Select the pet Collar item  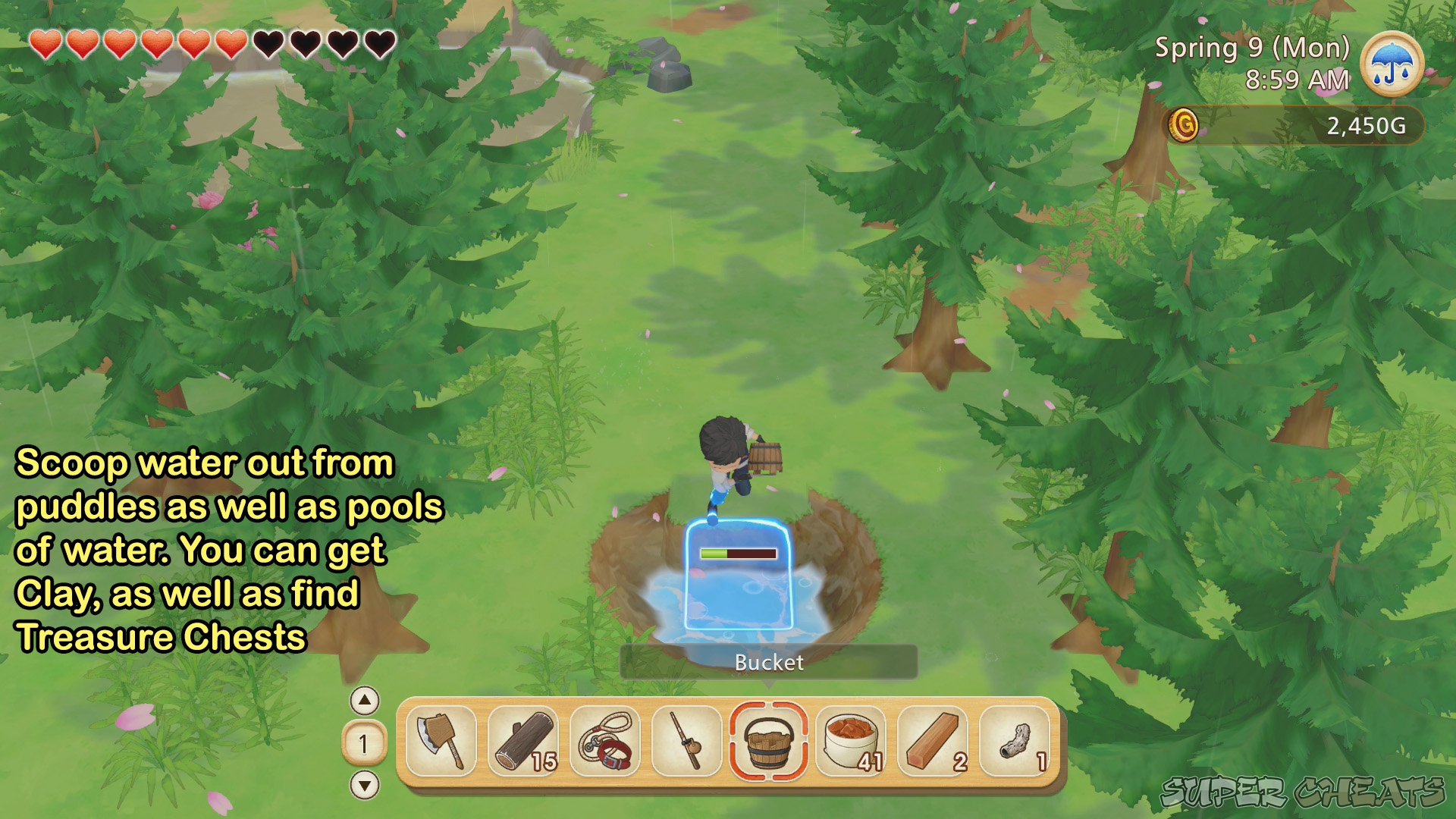click(604, 739)
